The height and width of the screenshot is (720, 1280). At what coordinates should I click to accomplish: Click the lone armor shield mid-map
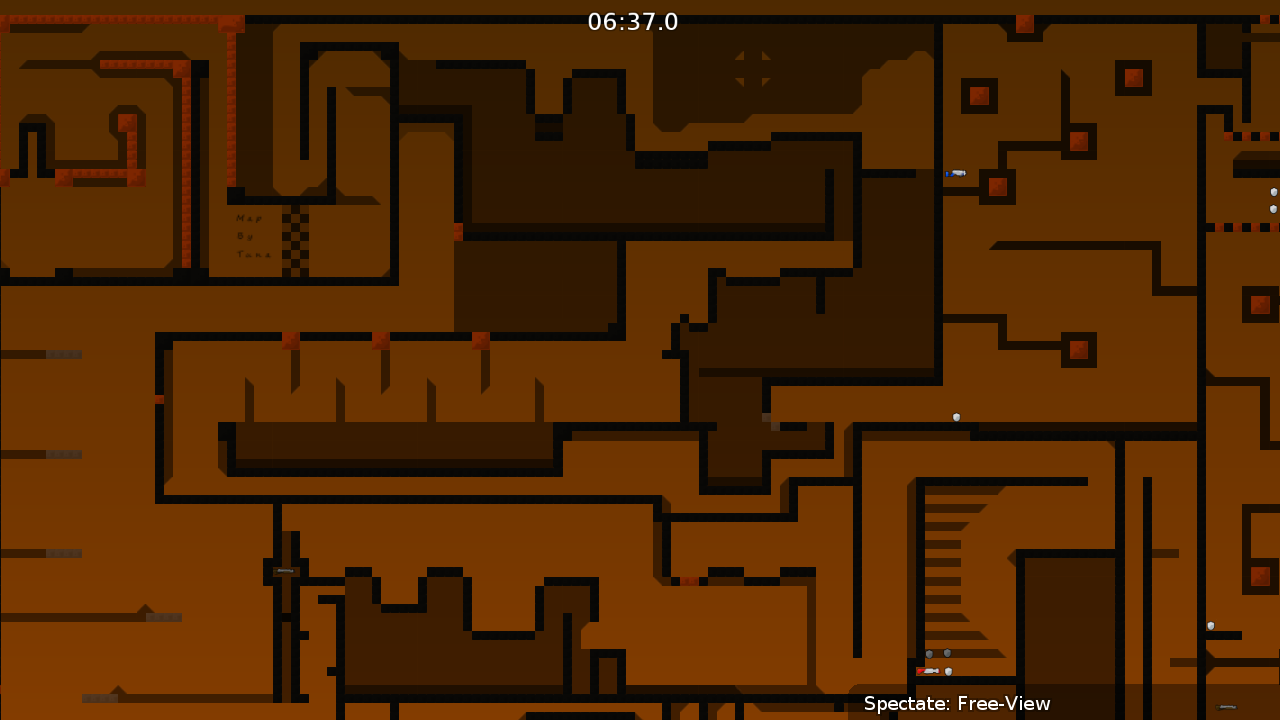point(956,416)
